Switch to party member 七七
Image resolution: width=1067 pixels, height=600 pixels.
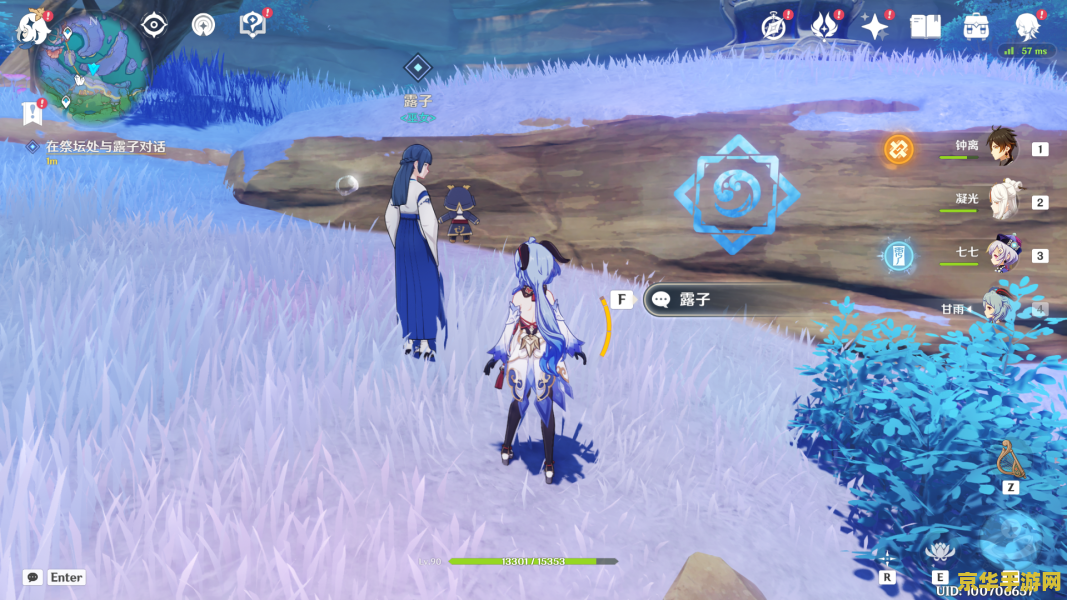click(x=1001, y=253)
